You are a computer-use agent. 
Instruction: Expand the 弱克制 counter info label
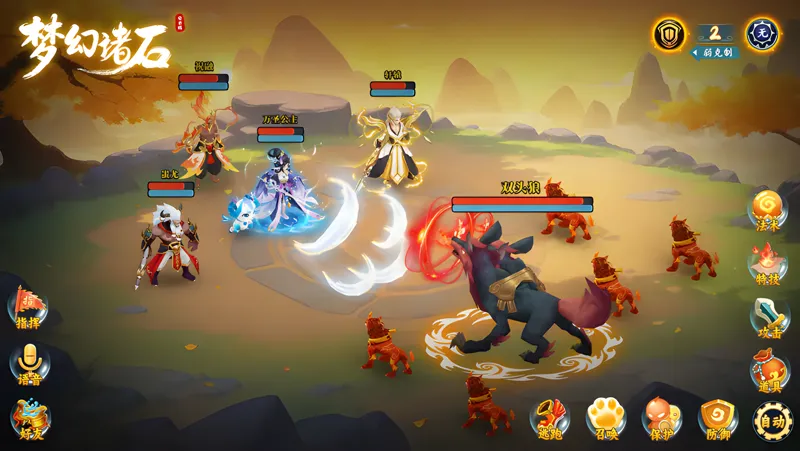coord(716,52)
